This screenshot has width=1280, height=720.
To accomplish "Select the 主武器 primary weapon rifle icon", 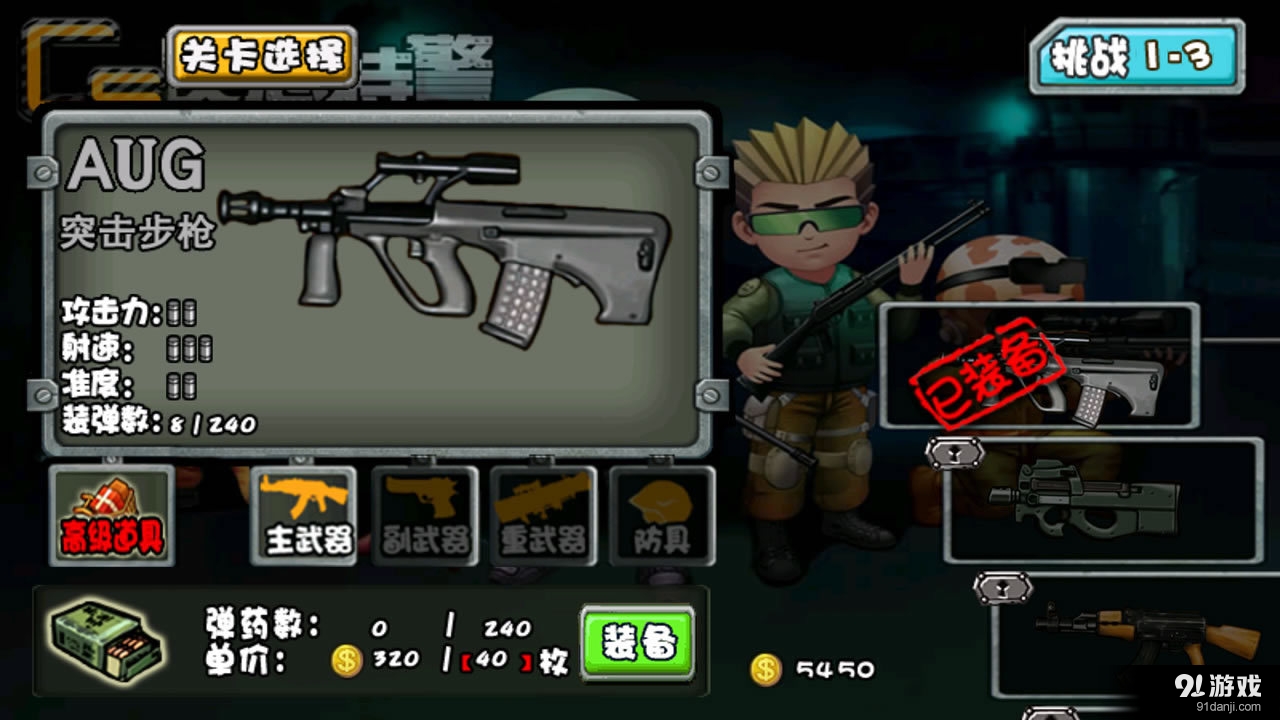I will pos(304,513).
